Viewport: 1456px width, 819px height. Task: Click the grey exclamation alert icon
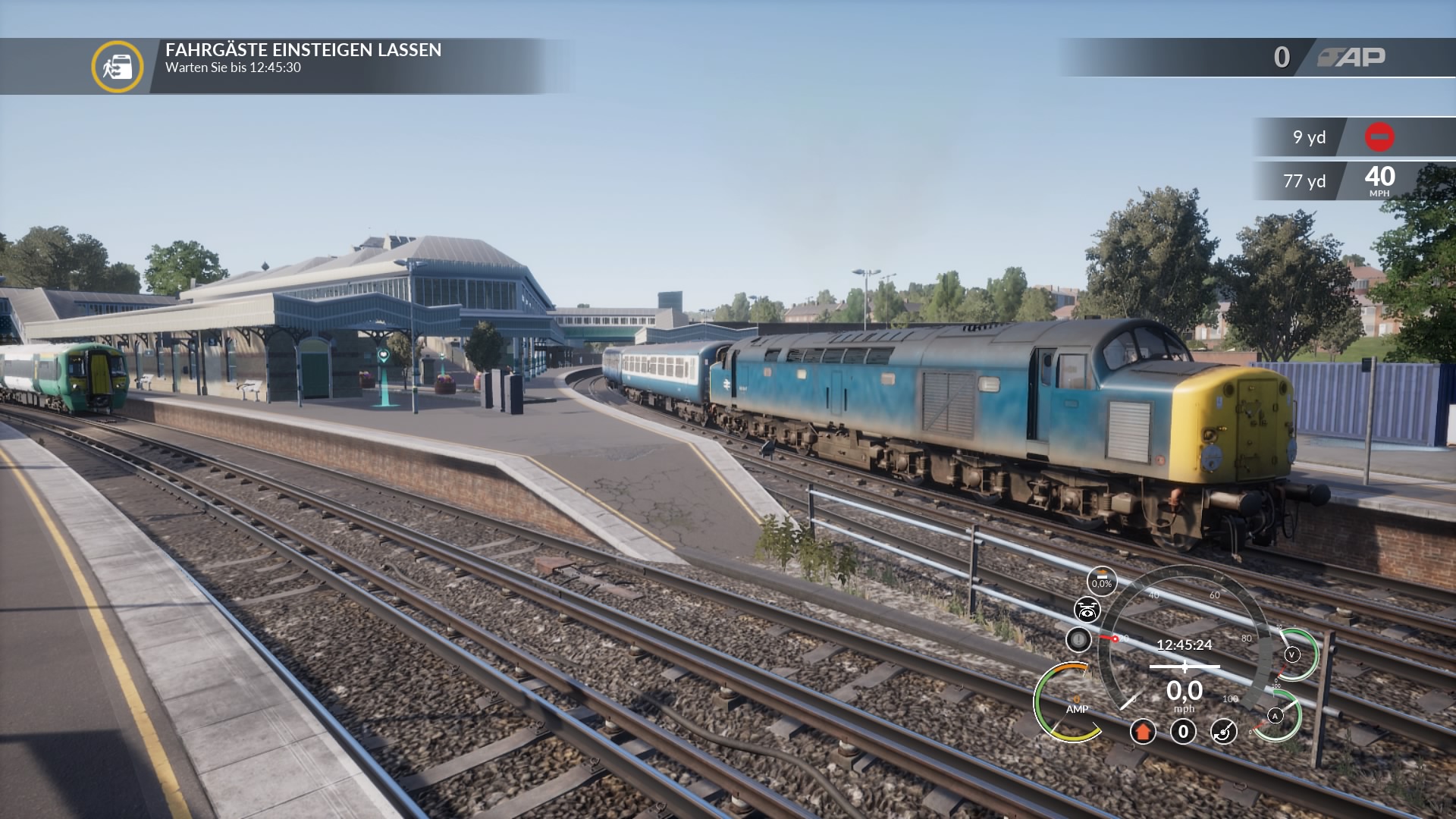1078,639
